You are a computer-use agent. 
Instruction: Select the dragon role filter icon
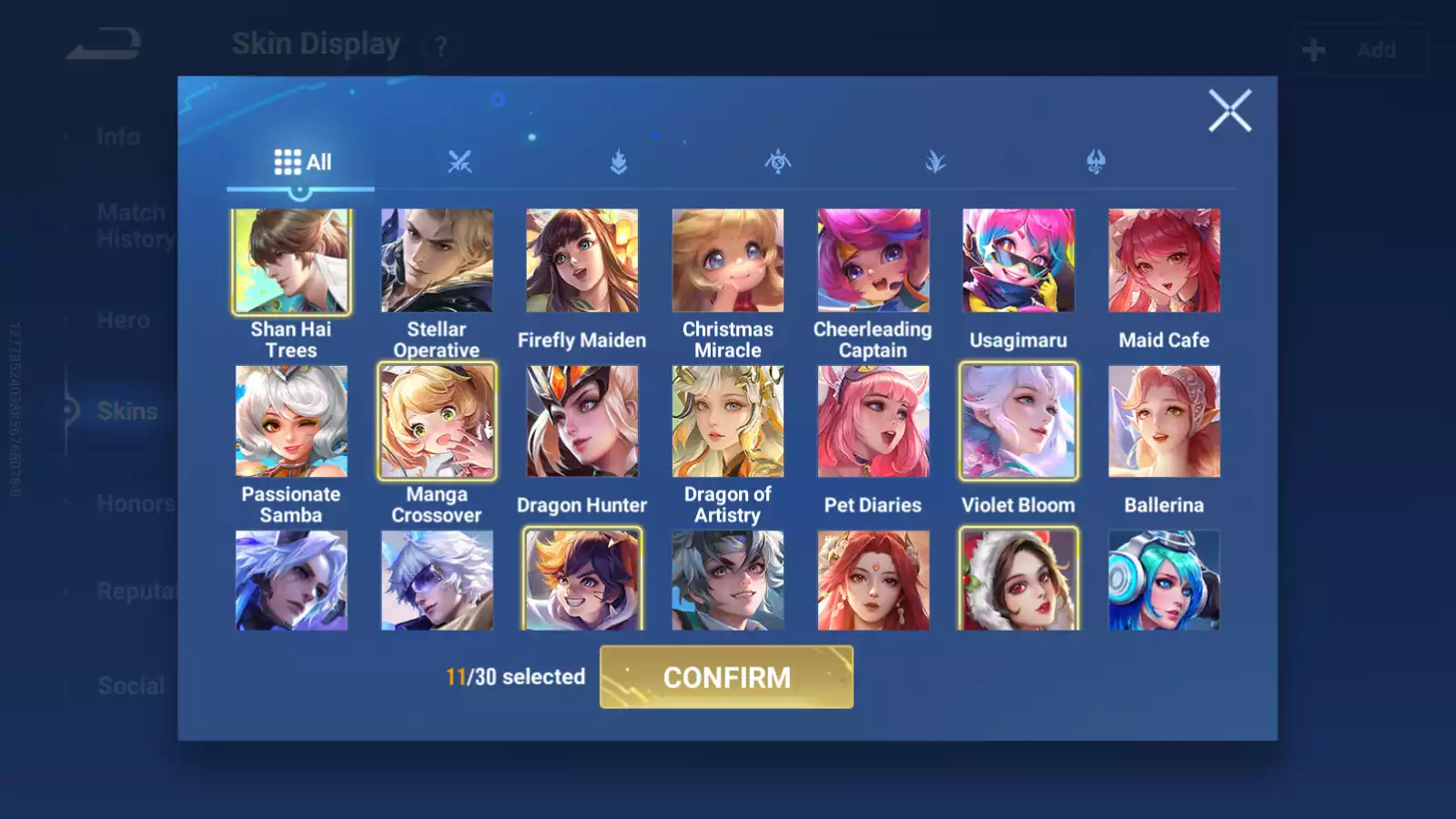click(x=1096, y=162)
